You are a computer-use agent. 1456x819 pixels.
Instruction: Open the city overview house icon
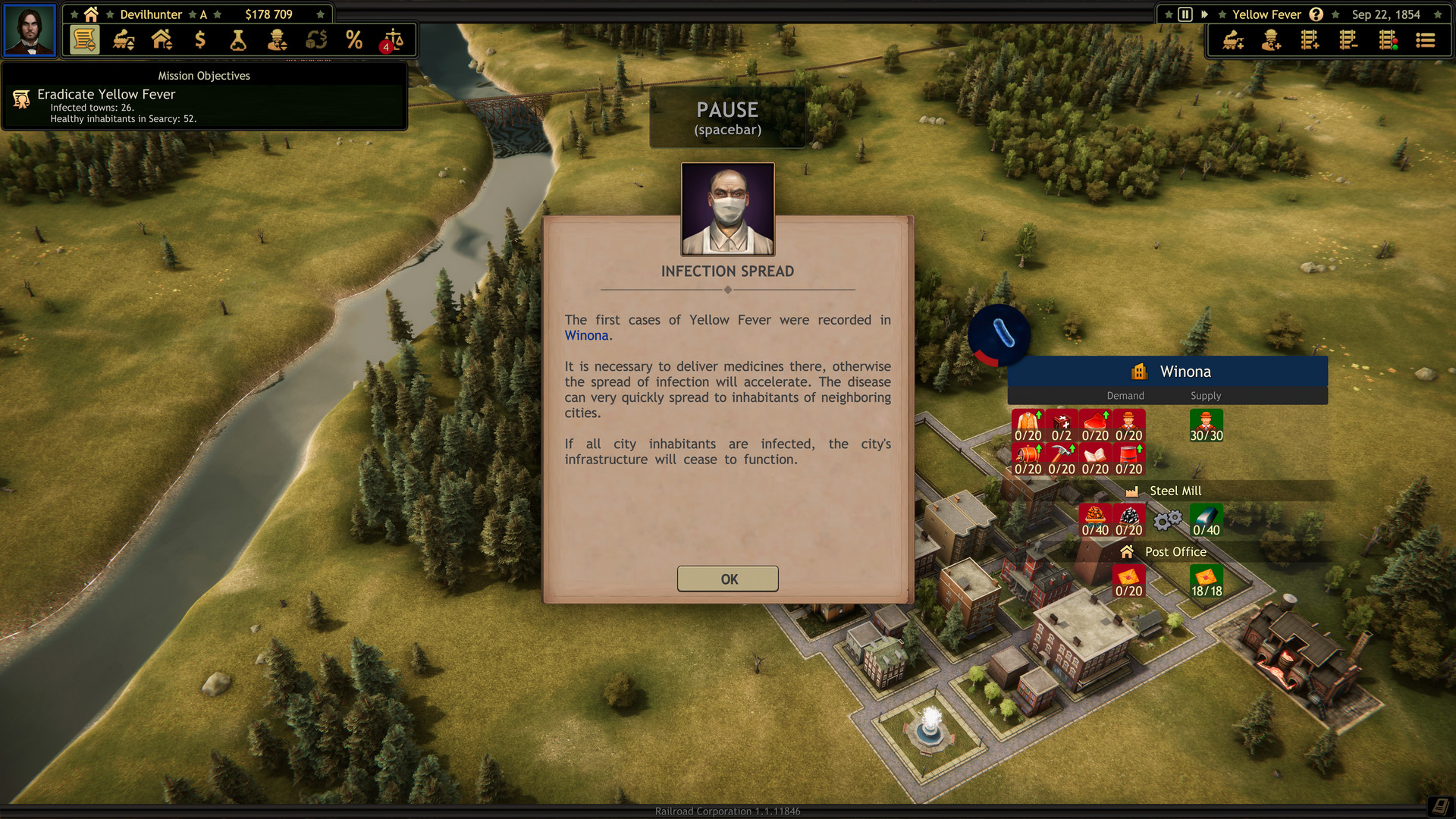(162, 39)
